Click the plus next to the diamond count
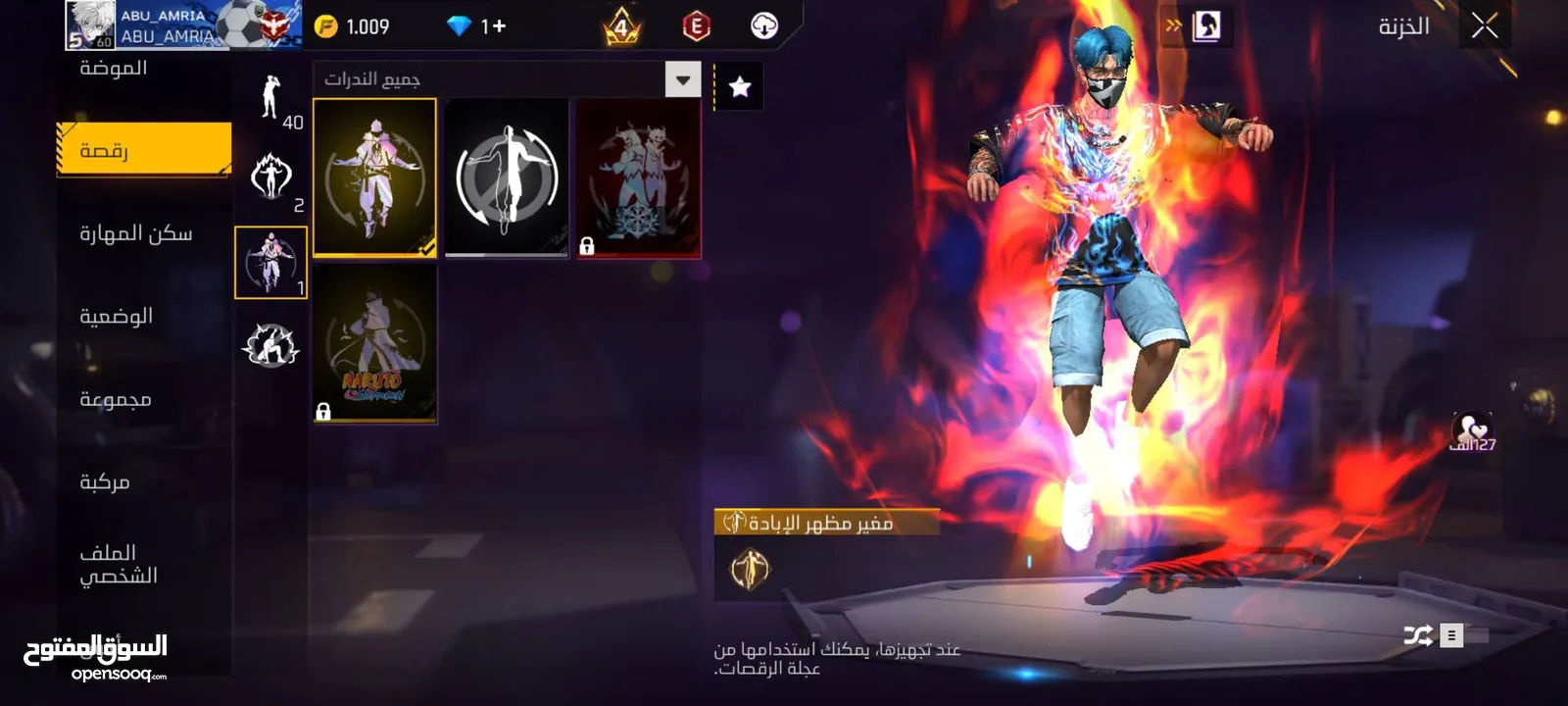Screen dimensions: 1568x706 point(500,27)
